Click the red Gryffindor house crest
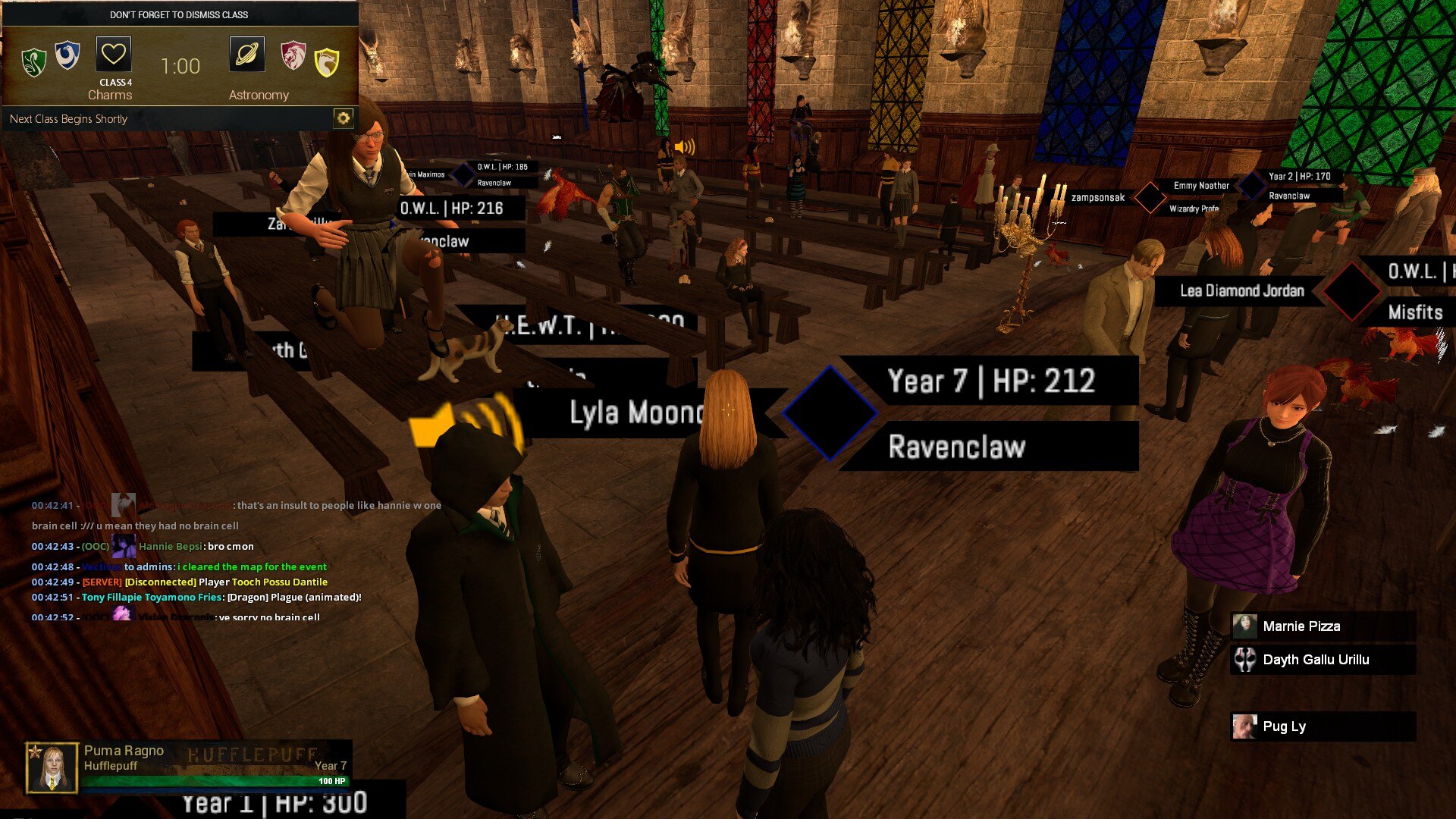The width and height of the screenshot is (1456, 819). [x=293, y=56]
